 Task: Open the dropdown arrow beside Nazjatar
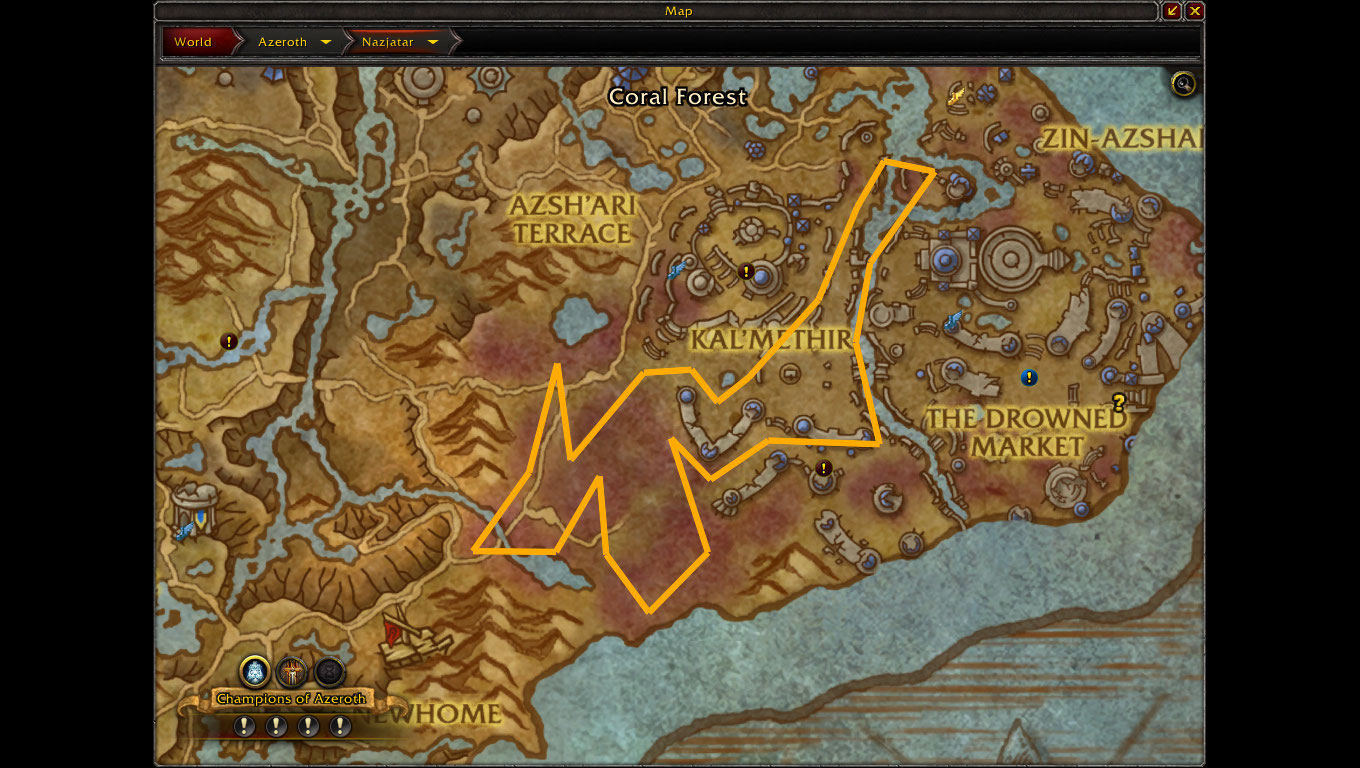point(433,42)
